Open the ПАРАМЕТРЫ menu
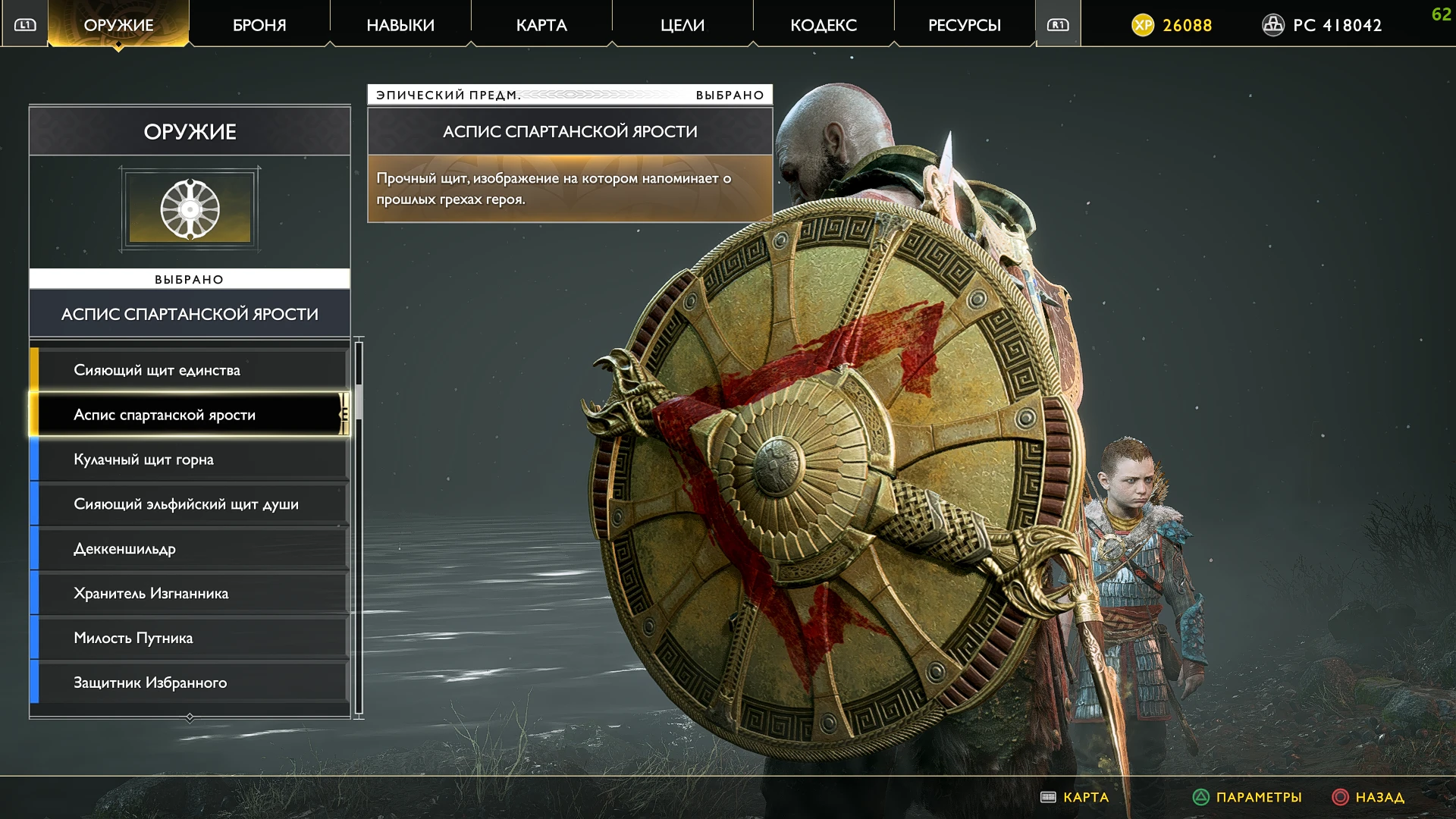Viewport: 1456px width, 819px height. click(x=1259, y=797)
